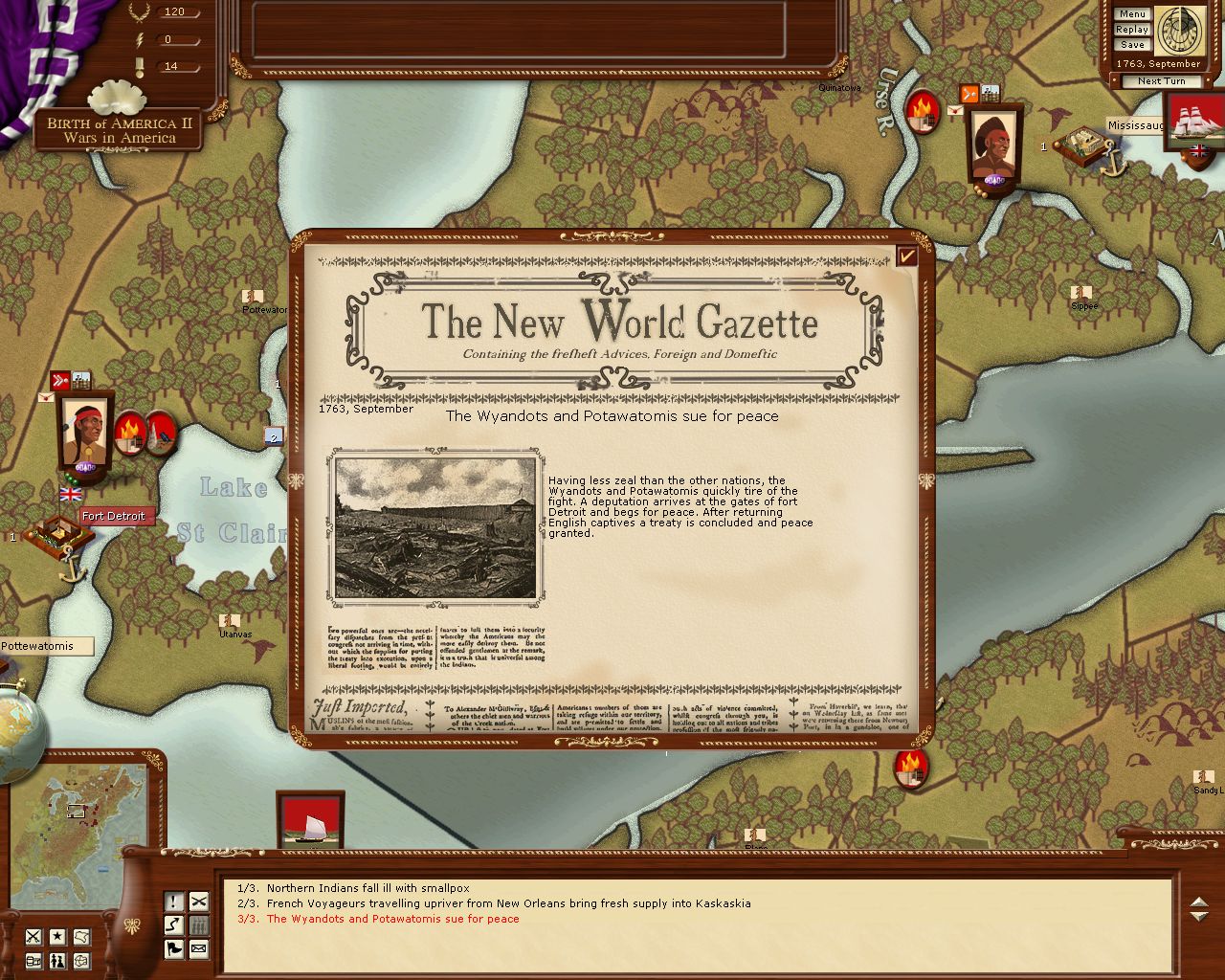1225x980 pixels.
Task: Filter messages with the black flag button
Action: (x=174, y=949)
